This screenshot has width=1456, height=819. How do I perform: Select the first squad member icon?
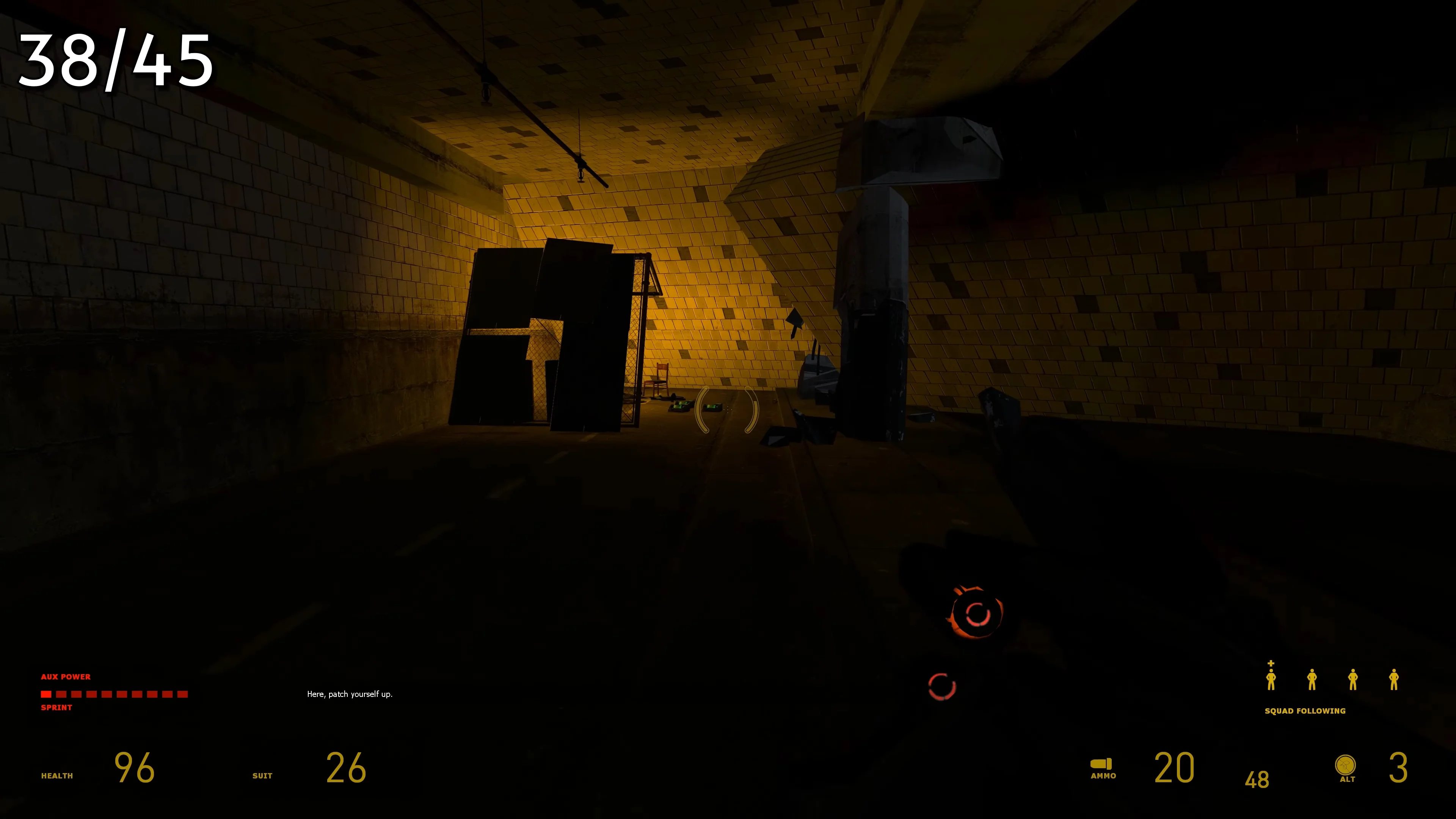1271,681
